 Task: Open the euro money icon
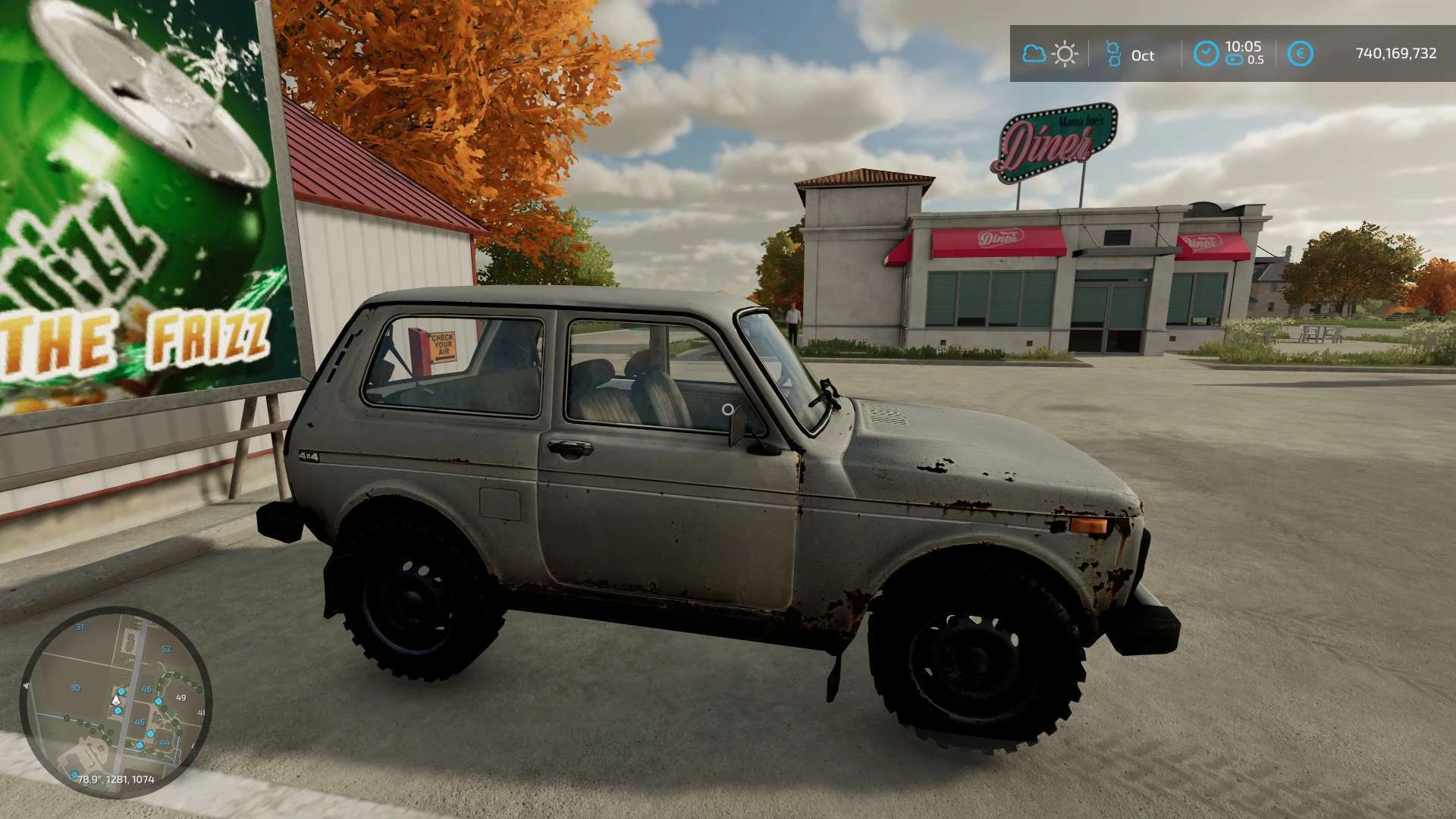tap(1301, 54)
